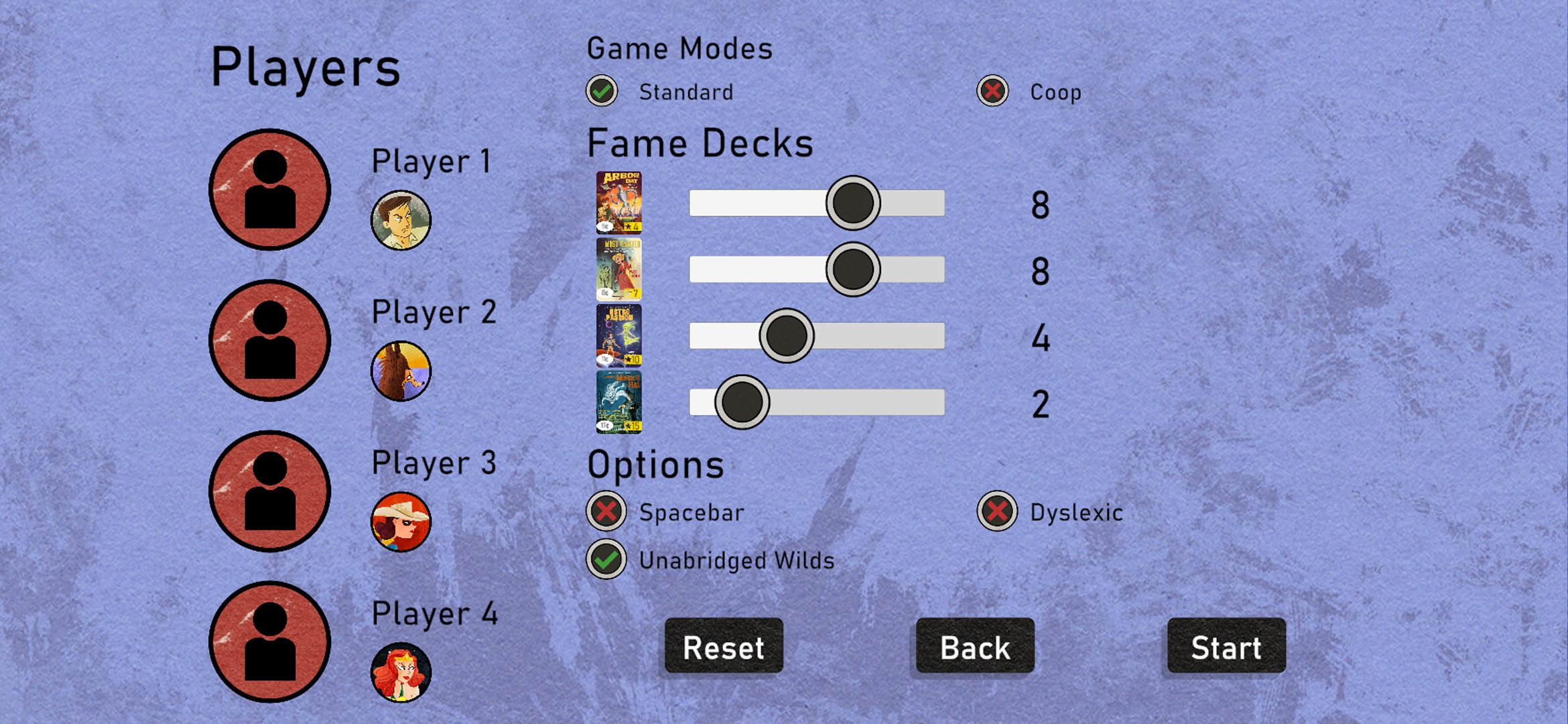
Task: Disable the Unabridged Wilds option
Action: (x=605, y=560)
